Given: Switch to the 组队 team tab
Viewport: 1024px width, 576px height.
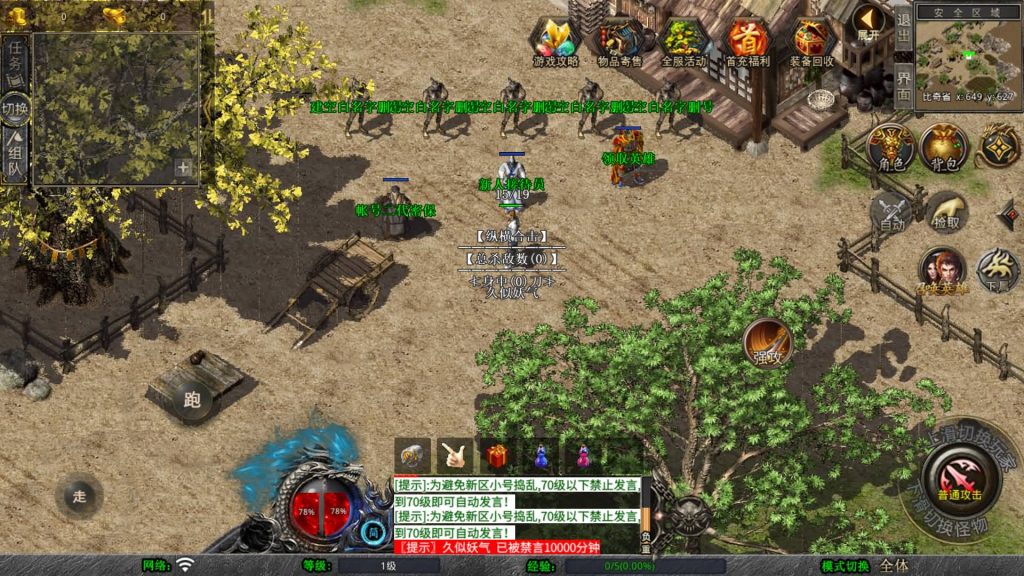Looking at the screenshot, I should [15, 156].
